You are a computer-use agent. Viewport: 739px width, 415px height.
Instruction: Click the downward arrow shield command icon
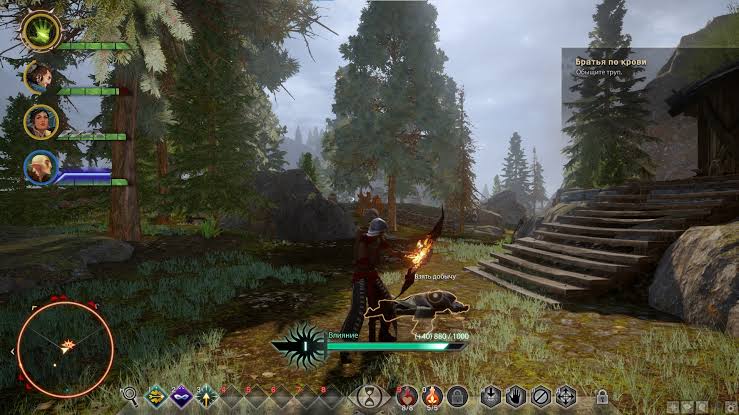[x=490, y=396]
